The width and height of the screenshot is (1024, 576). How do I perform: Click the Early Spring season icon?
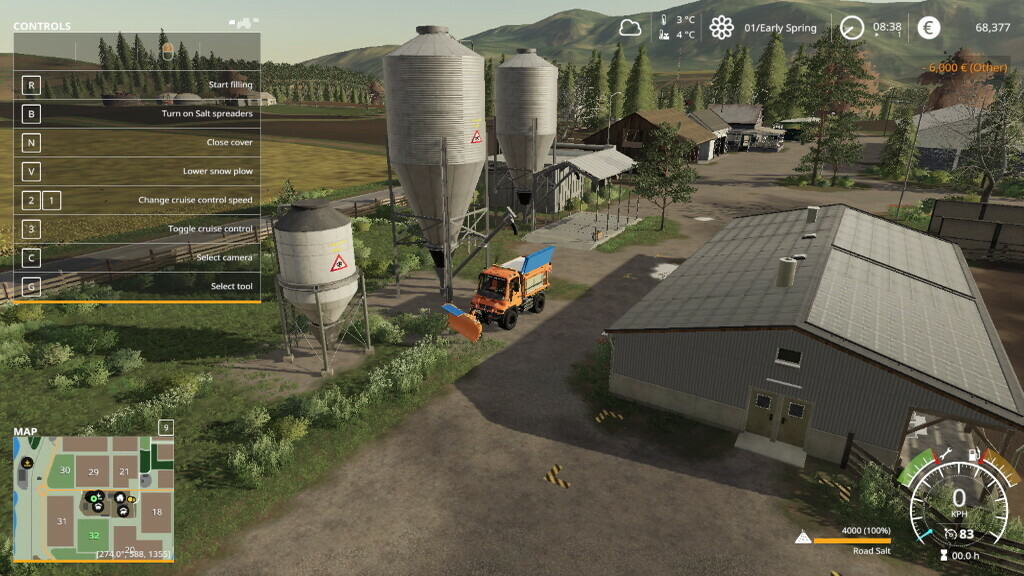(x=721, y=27)
